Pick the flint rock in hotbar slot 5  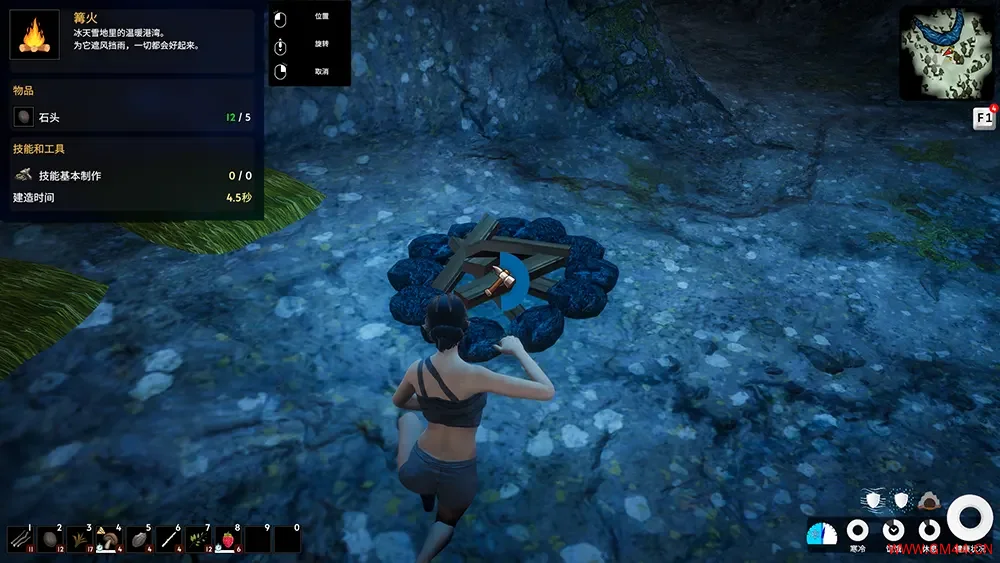coord(139,539)
